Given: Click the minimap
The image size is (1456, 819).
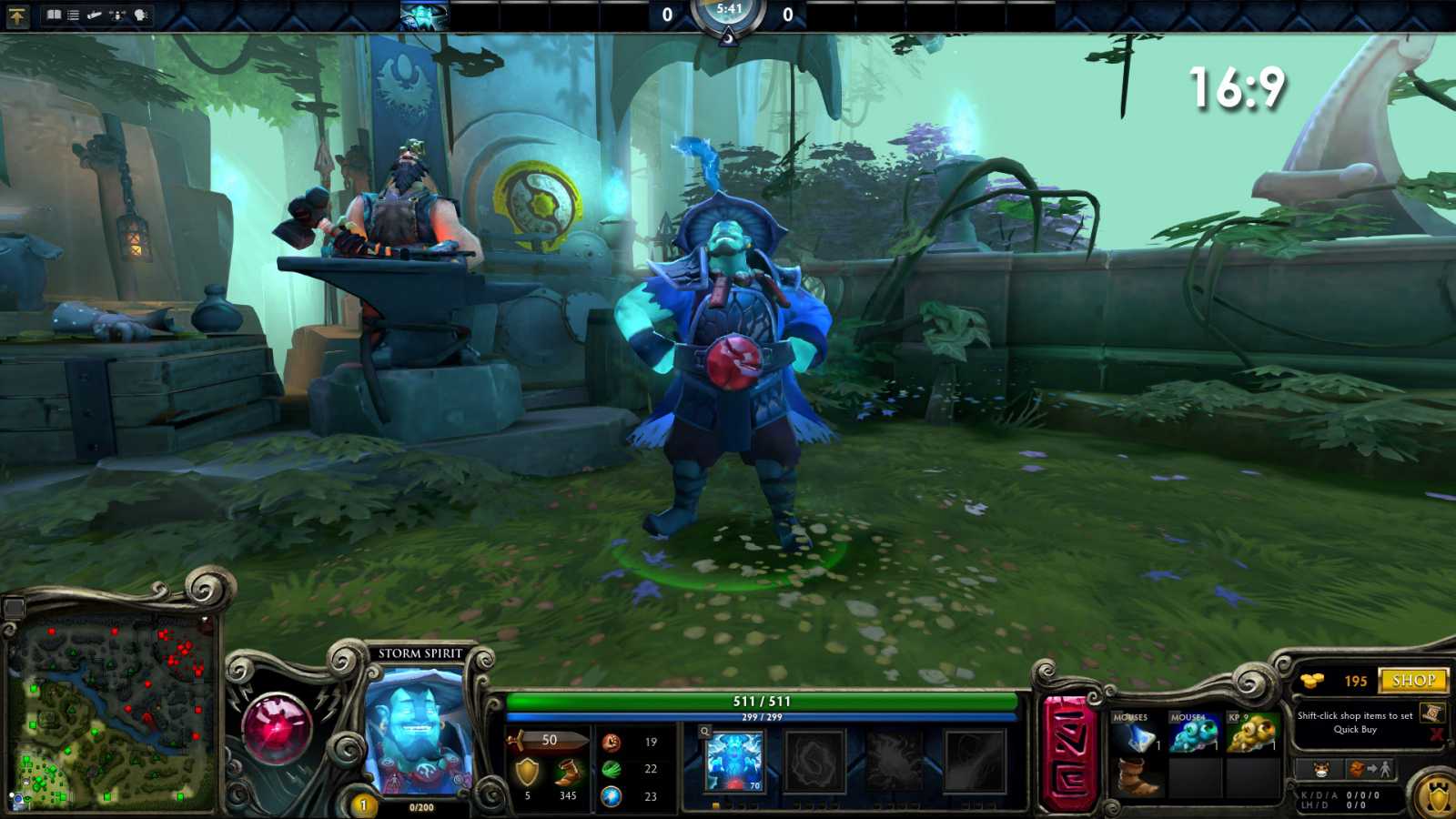Looking at the screenshot, I should coord(112,713).
